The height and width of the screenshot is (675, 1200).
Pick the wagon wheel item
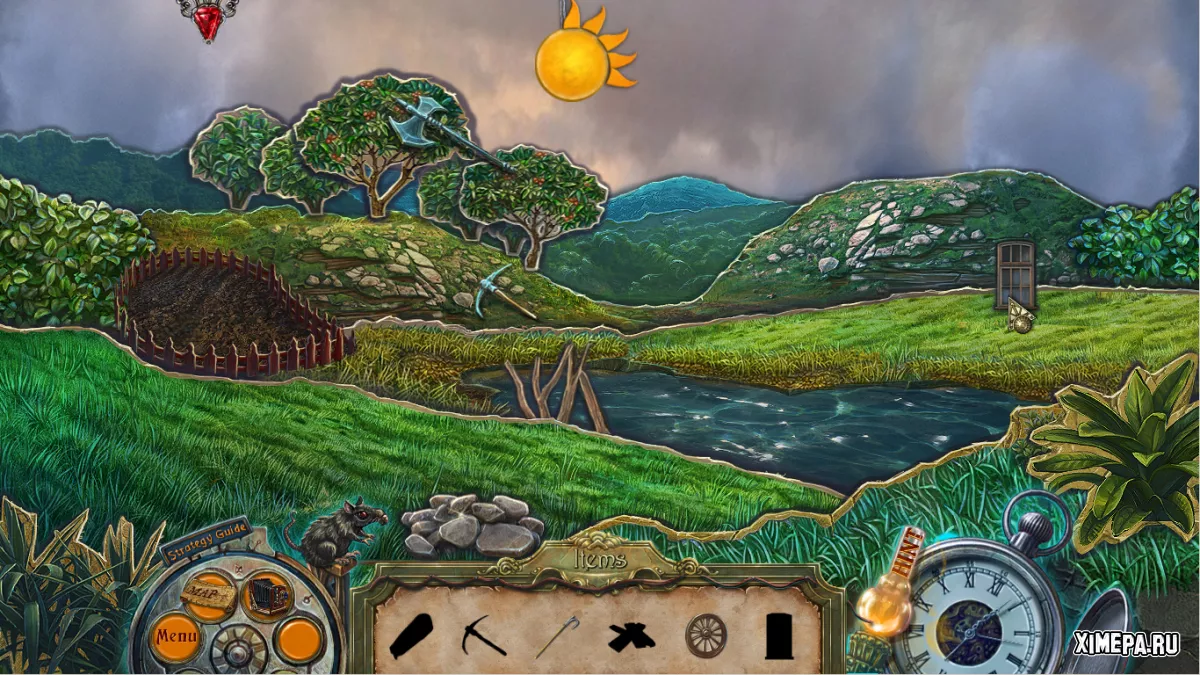point(705,635)
